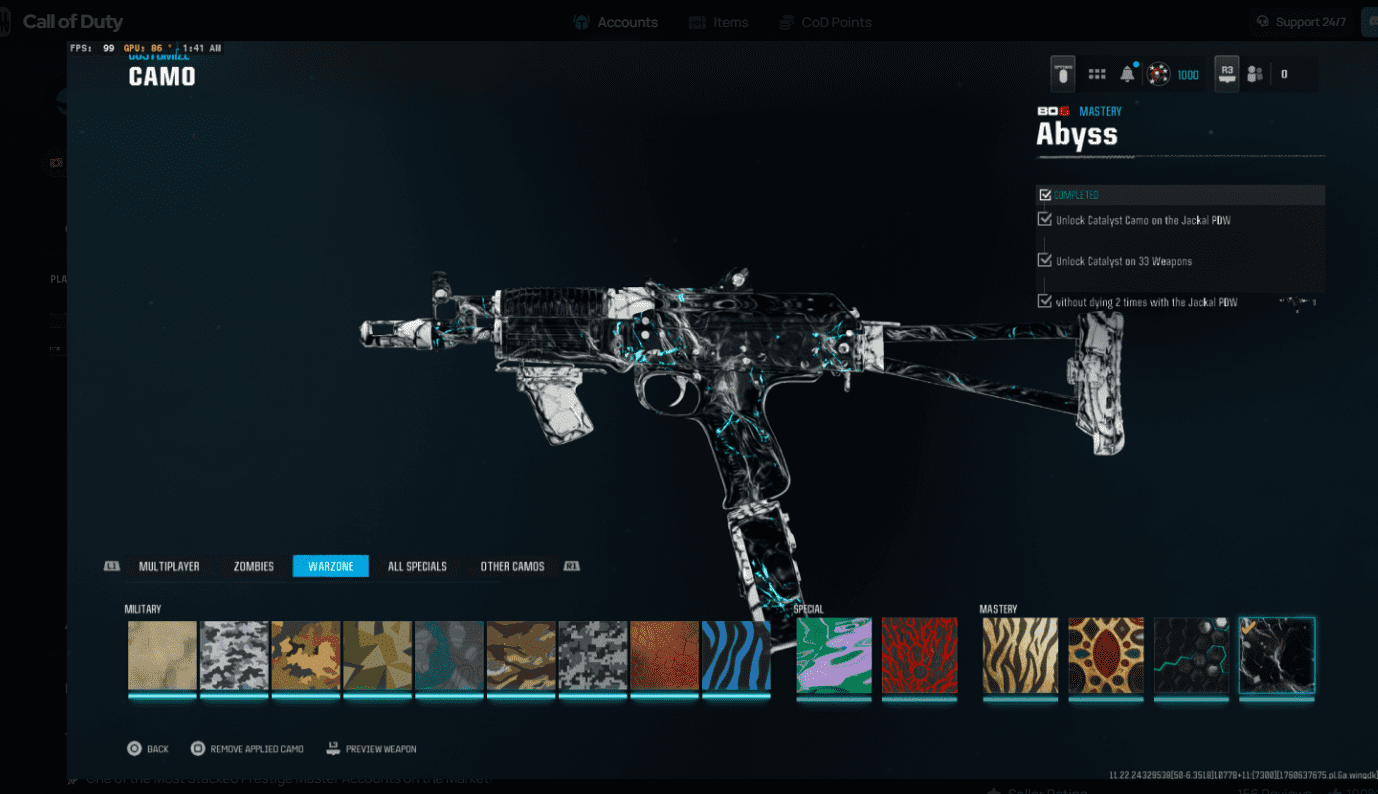Viewport: 1378px width, 794px height.
Task: Select the Abyss black marble camo
Action: pos(1276,656)
